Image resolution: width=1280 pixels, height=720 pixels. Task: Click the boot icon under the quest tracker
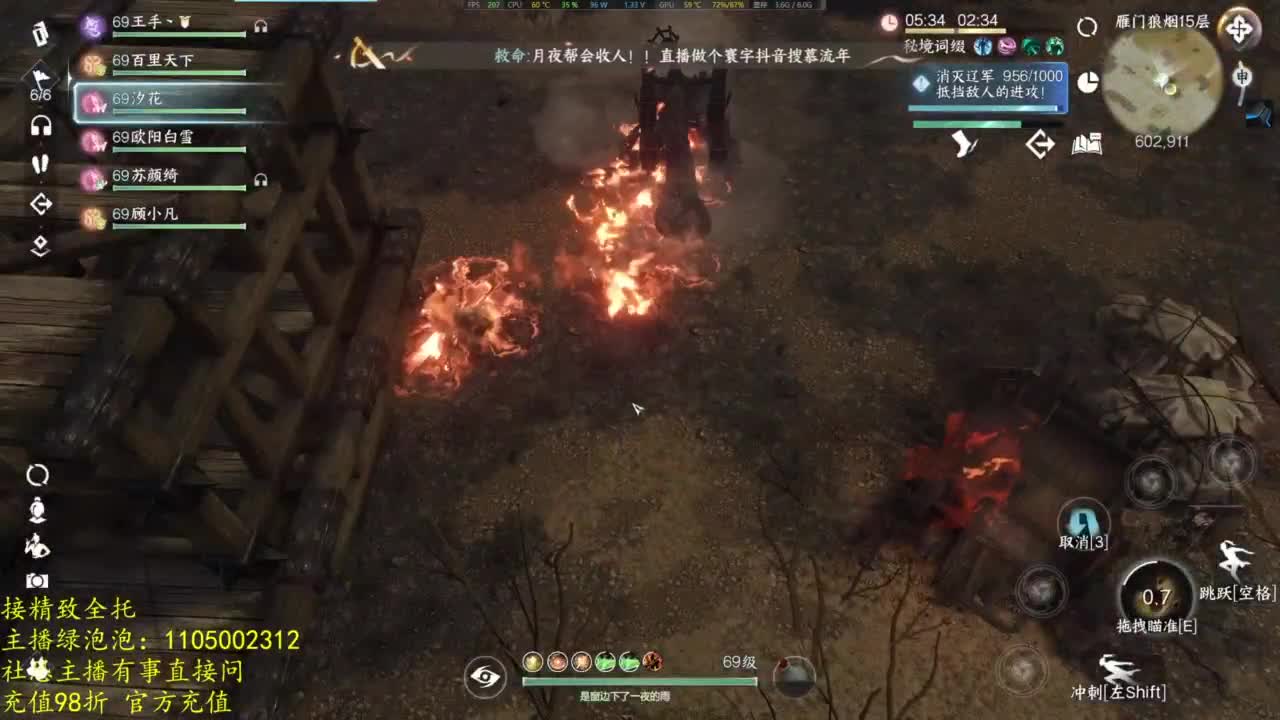point(963,144)
